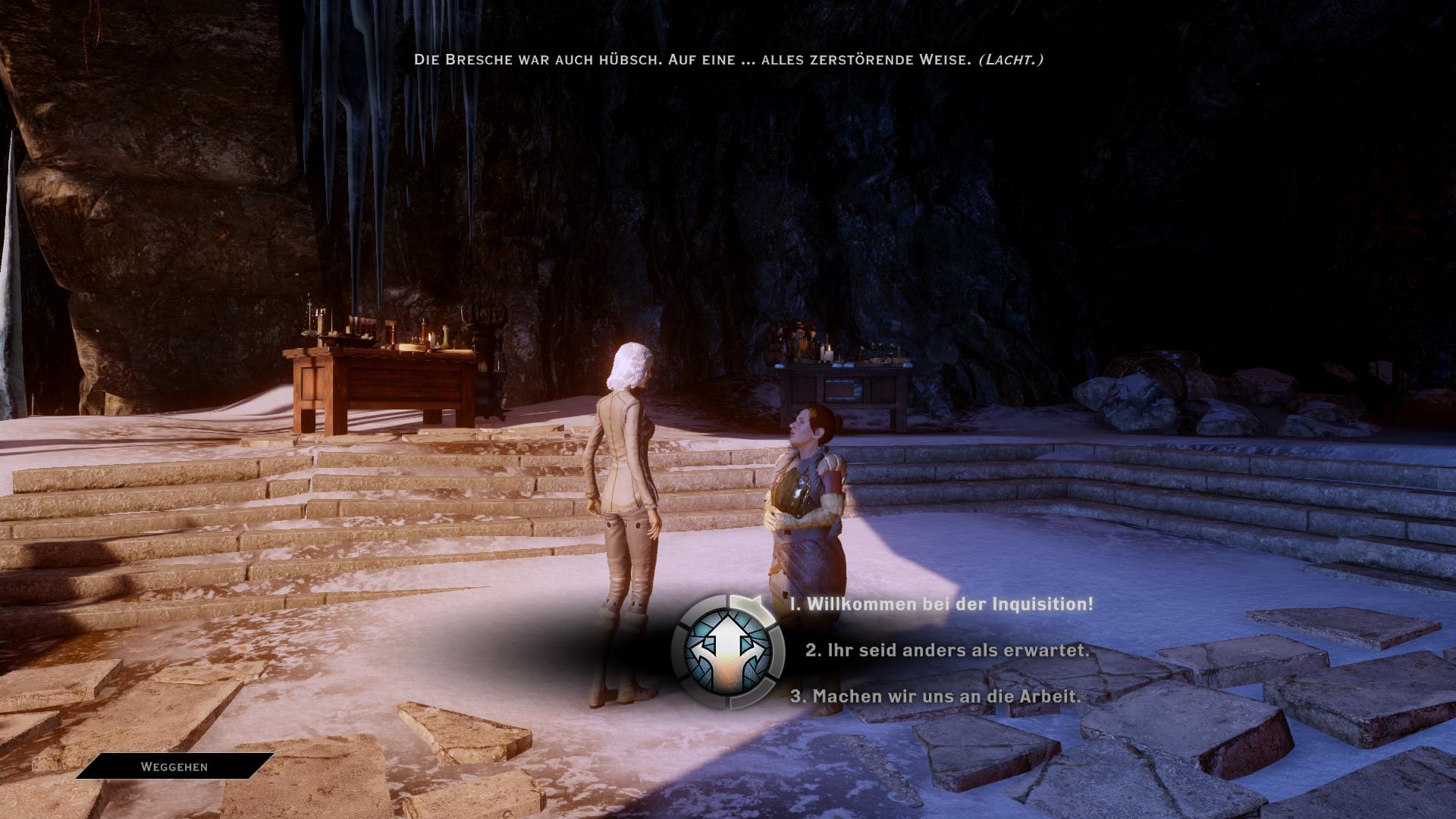Viewport: 1456px width, 819px height.
Task: Choose reply "Willkommen bei der Inquisition!"
Action: point(942,604)
